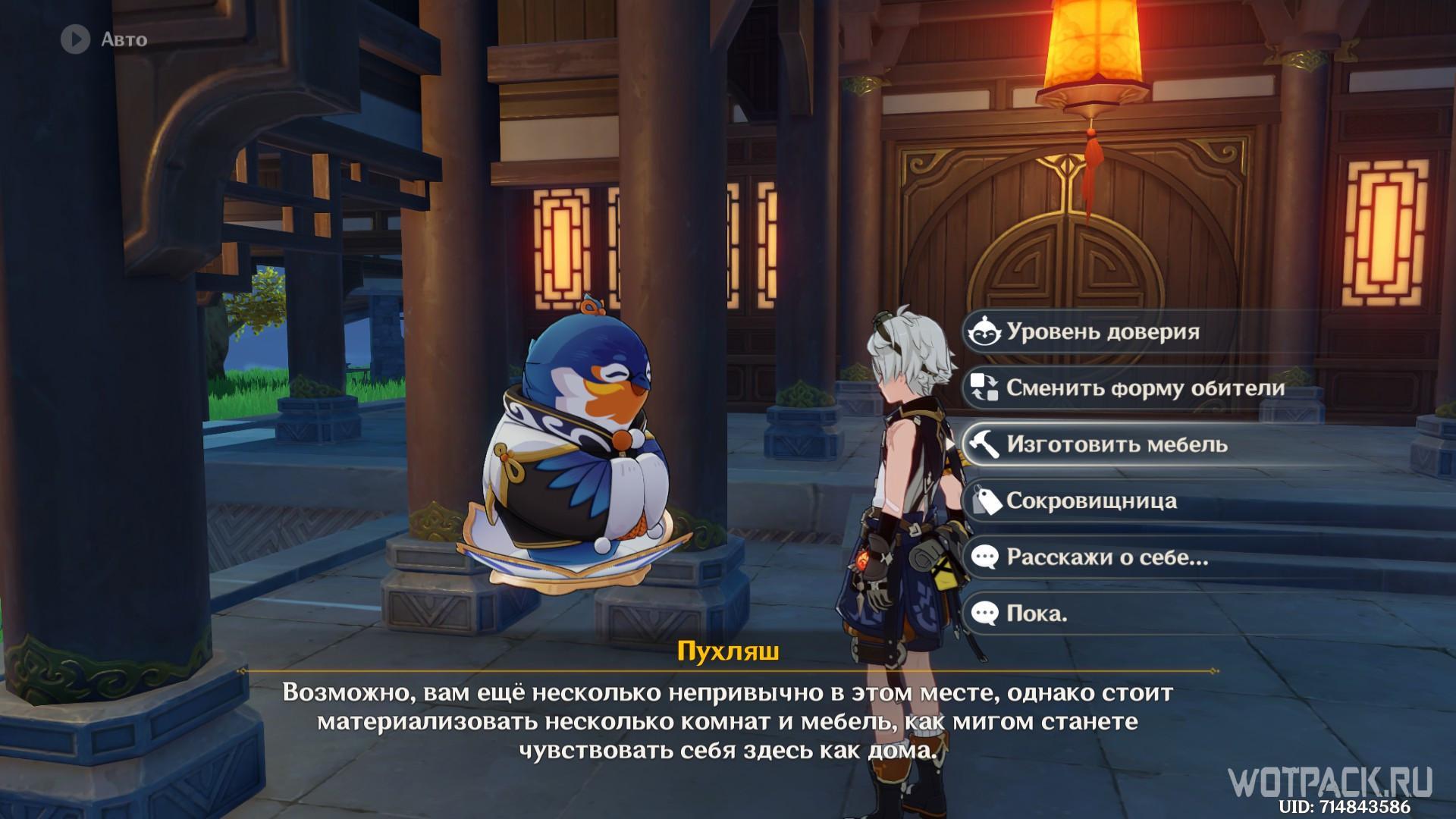Open Изготовить мебель crafting option
The width and height of the screenshot is (1456, 819).
(1116, 444)
